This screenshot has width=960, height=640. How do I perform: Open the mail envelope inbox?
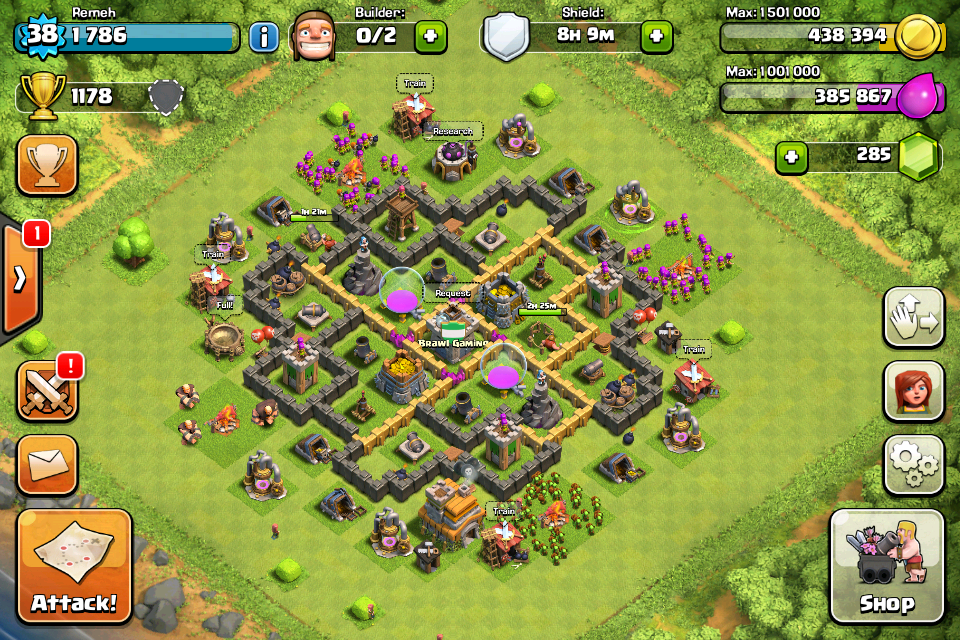pyautogui.click(x=47, y=464)
